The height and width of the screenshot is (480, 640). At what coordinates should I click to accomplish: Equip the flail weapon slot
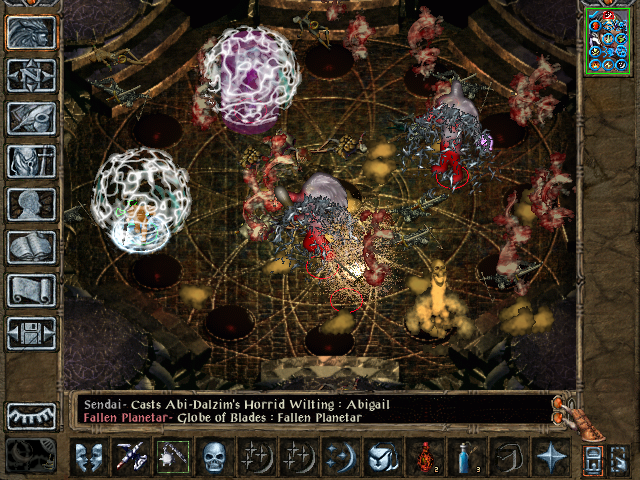[173, 457]
